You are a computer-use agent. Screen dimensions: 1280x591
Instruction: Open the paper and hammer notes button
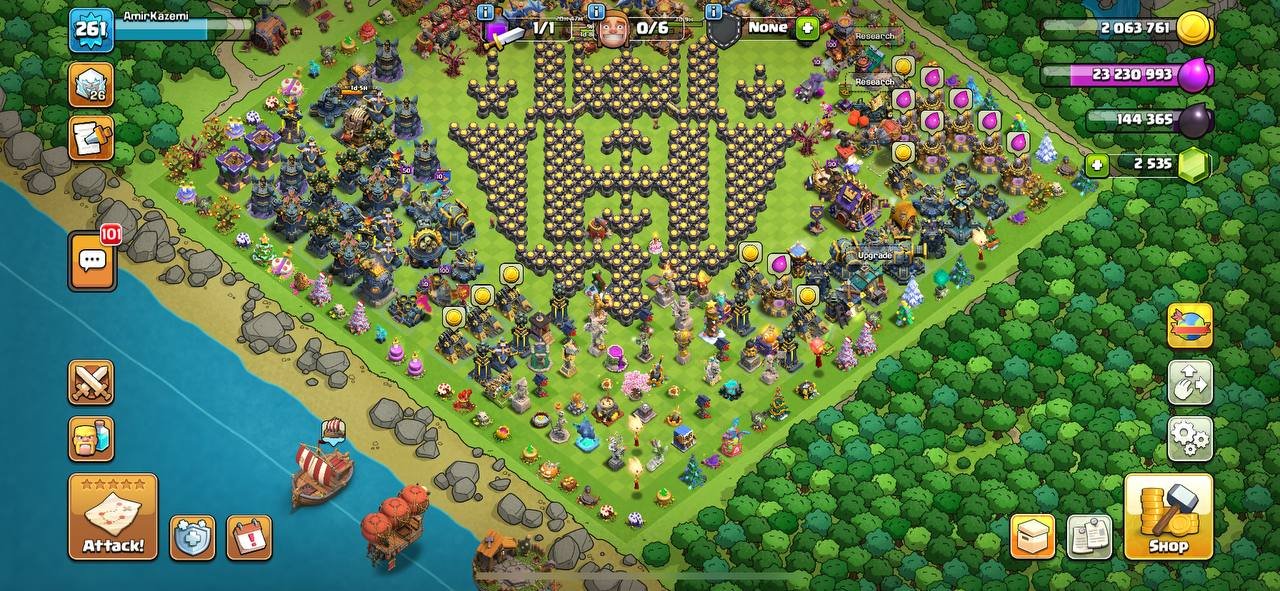click(91, 138)
